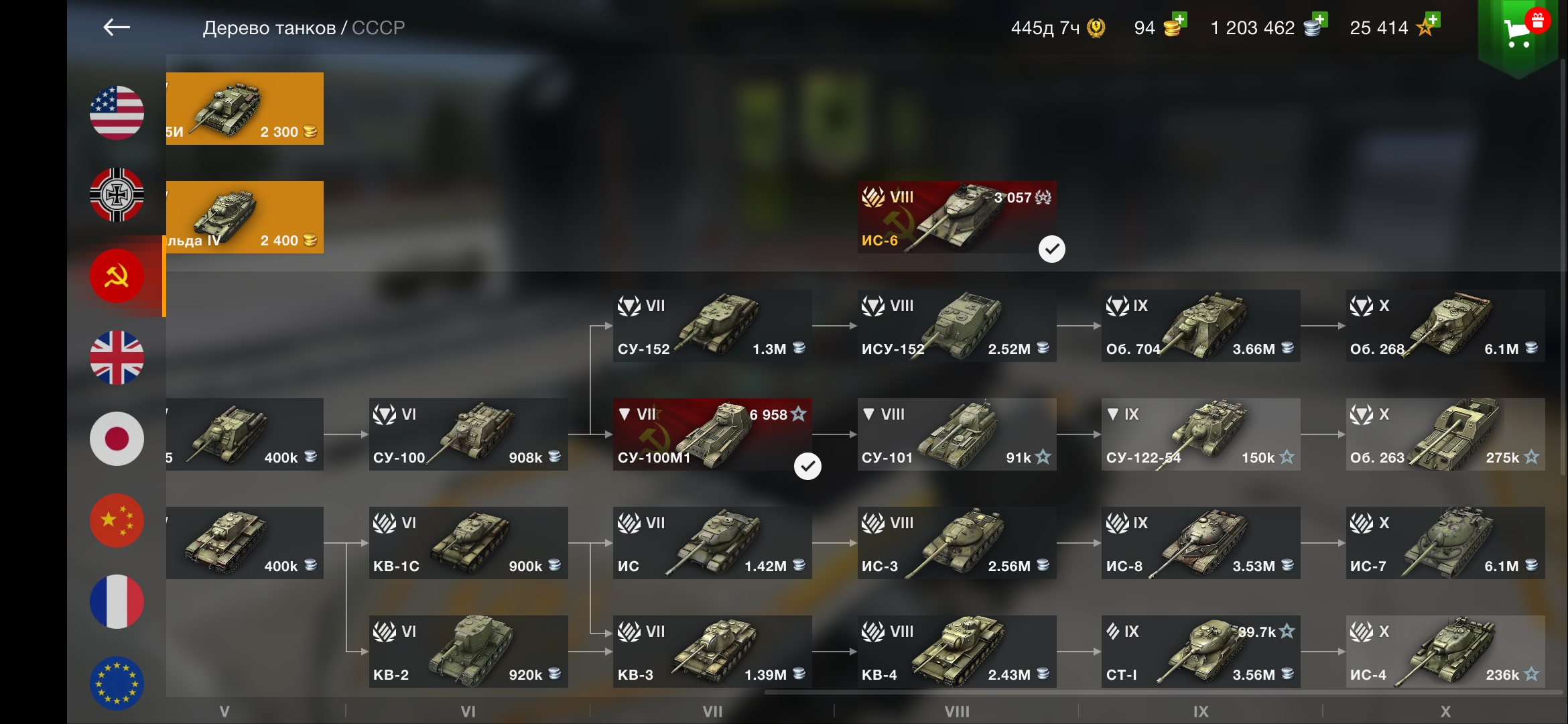This screenshot has width=1568, height=724.
Task: Select the ИСУ-152 tank destroyer
Action: 956,326
